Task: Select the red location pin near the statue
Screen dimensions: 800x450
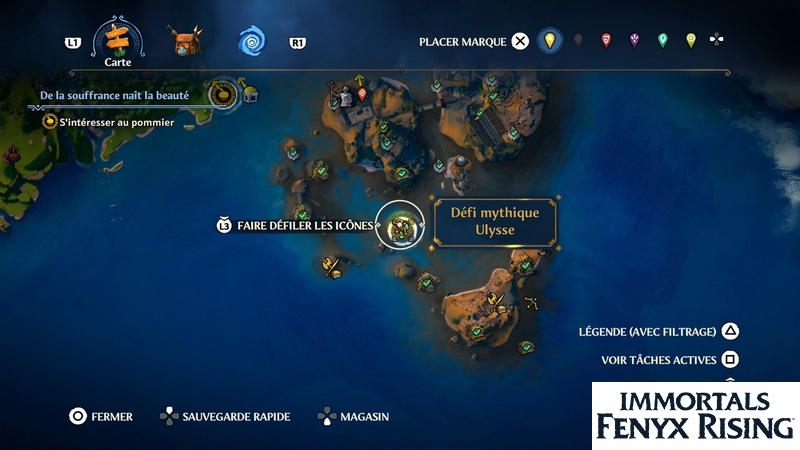Action: tap(362, 94)
